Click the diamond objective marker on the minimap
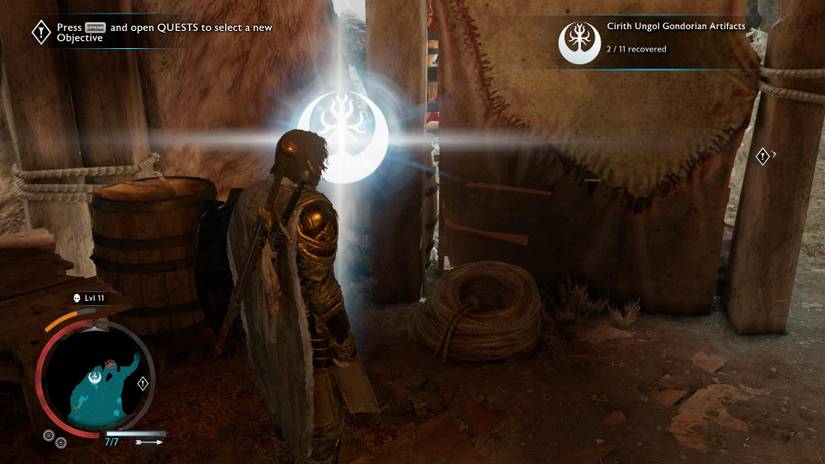This screenshot has width=825, height=464. [143, 383]
